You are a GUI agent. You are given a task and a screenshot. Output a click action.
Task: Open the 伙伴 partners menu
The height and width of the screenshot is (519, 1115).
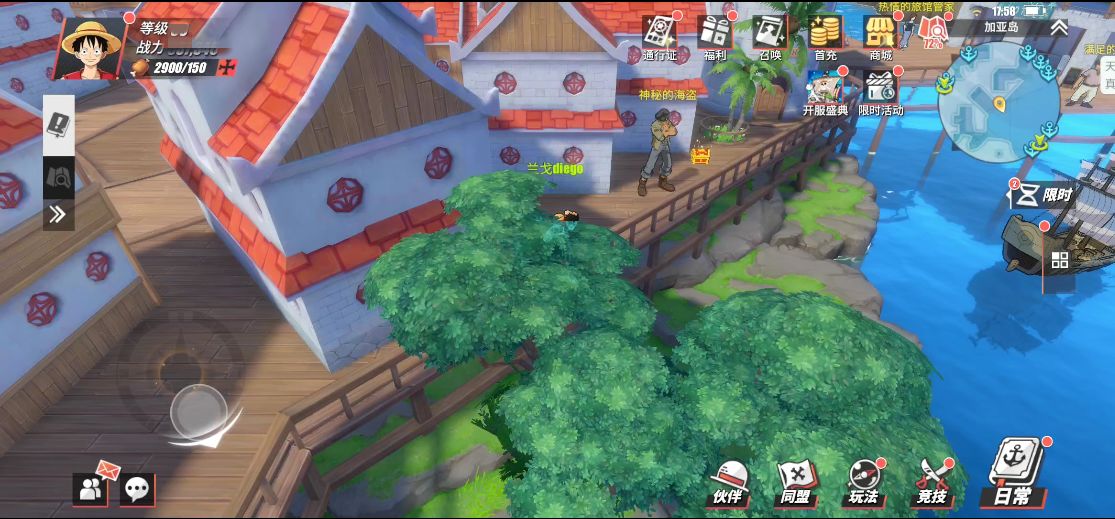coord(729,481)
